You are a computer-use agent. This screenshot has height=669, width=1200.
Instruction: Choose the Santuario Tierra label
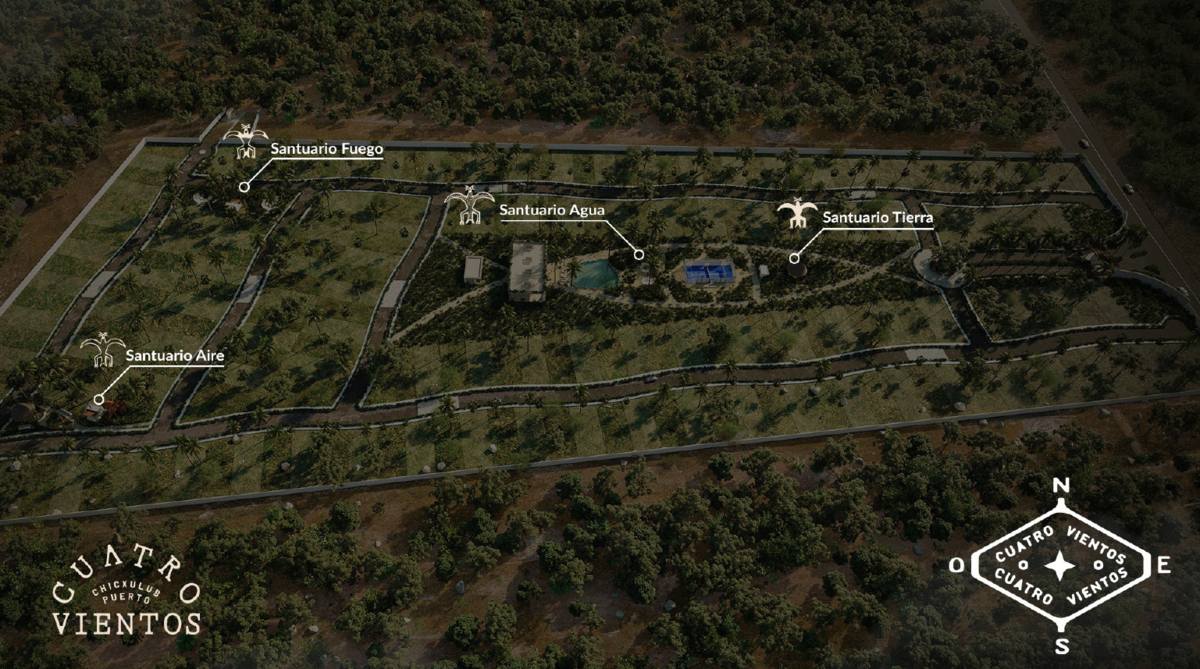pyautogui.click(x=878, y=217)
